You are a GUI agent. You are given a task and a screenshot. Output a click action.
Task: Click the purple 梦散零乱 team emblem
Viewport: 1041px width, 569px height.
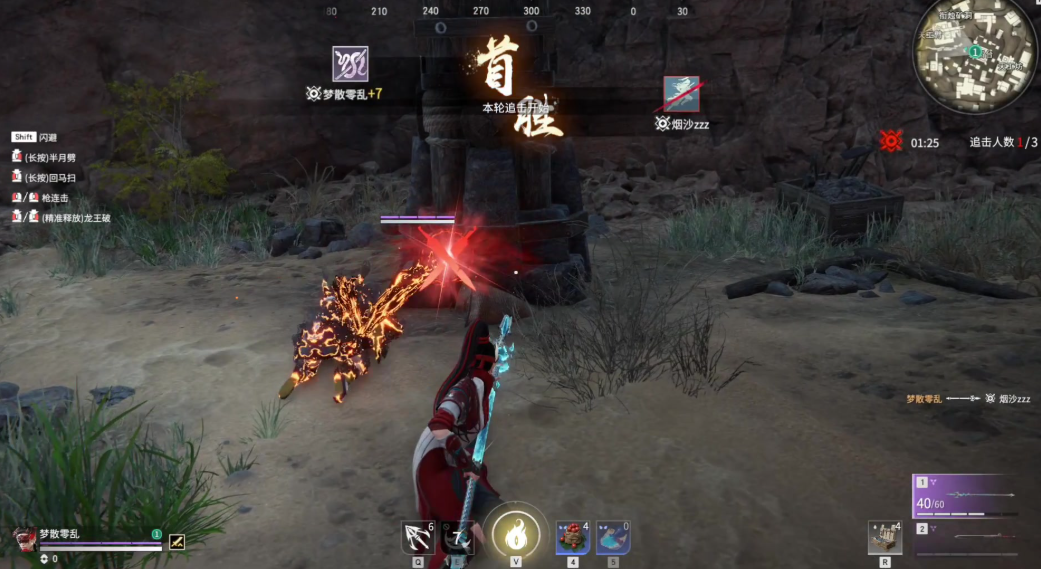[x=350, y=64]
